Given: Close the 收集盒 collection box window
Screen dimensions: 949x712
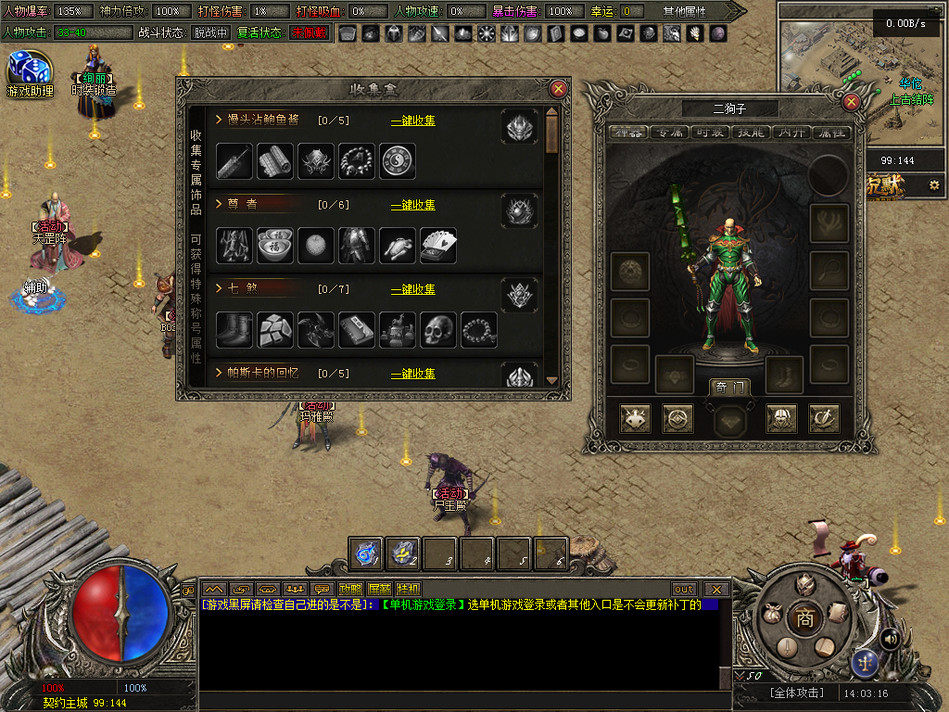Looking at the screenshot, I should tap(559, 89).
